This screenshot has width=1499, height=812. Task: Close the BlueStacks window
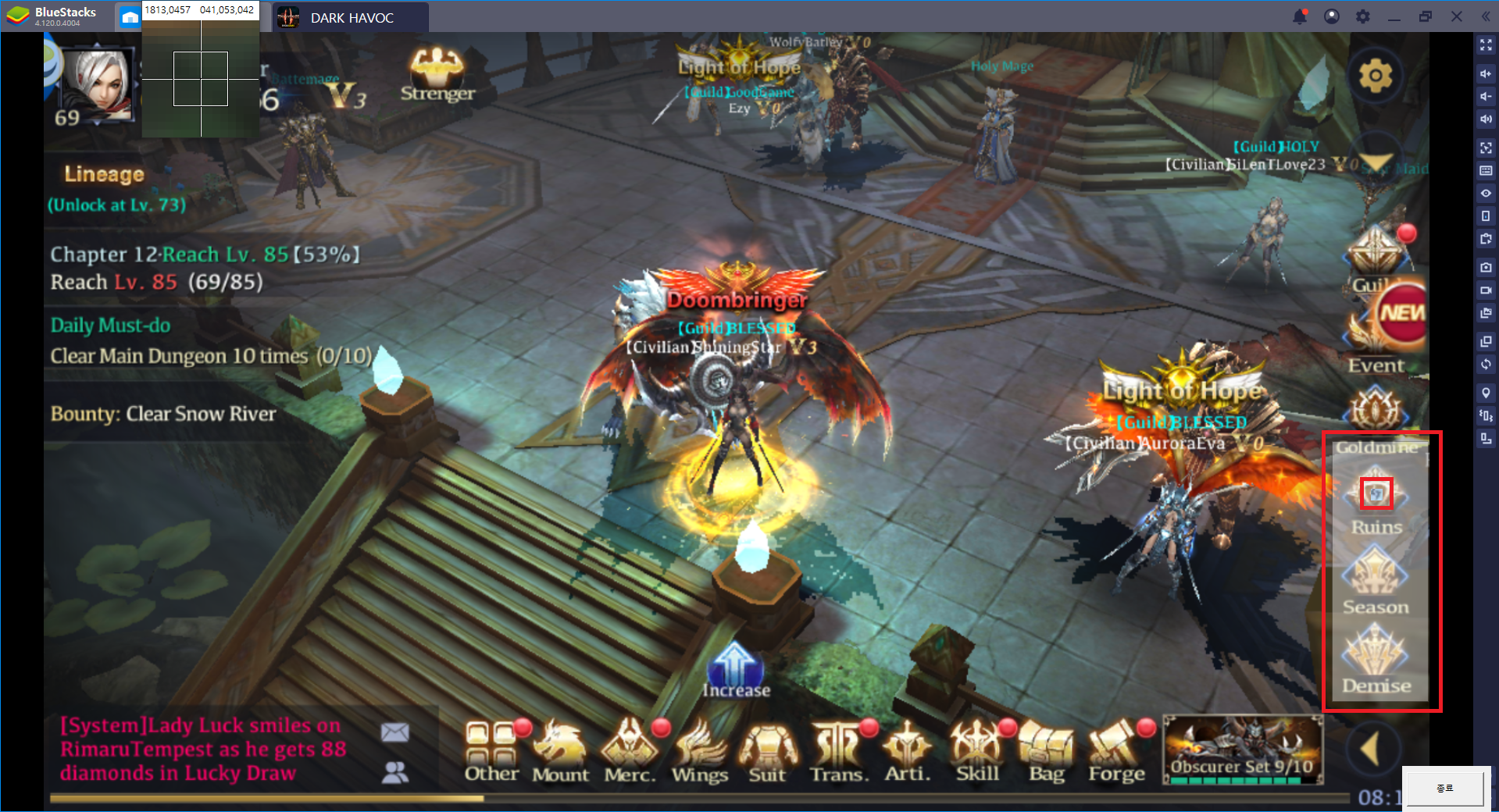[x=1457, y=16]
